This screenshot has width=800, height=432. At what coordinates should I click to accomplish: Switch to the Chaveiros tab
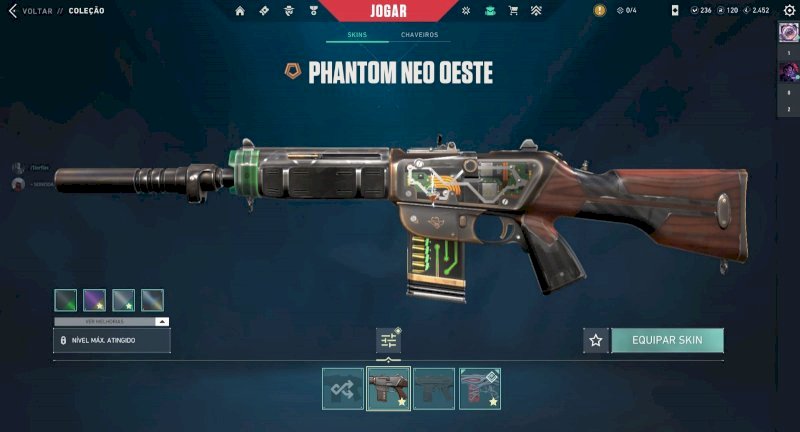coord(420,35)
